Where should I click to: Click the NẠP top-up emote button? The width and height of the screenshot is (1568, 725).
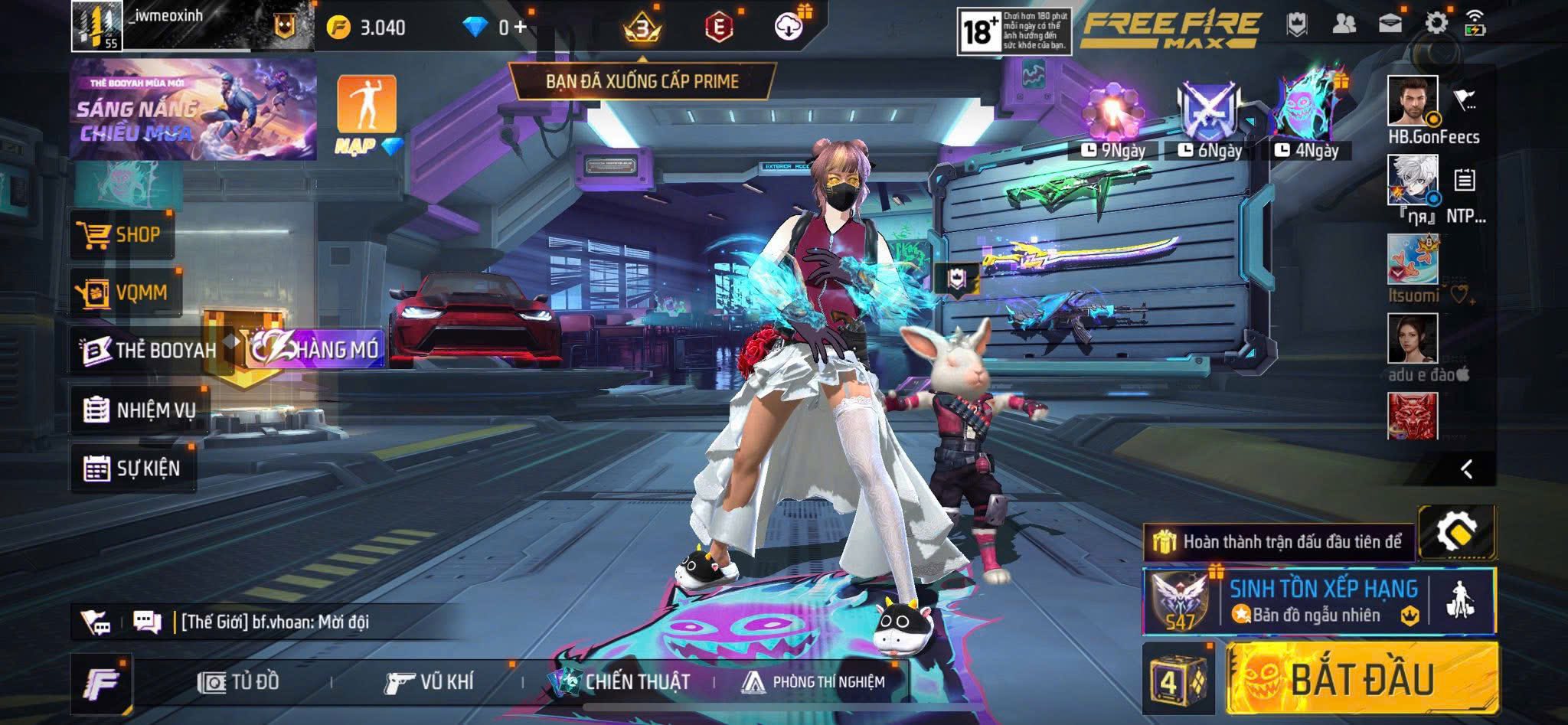pos(367,113)
